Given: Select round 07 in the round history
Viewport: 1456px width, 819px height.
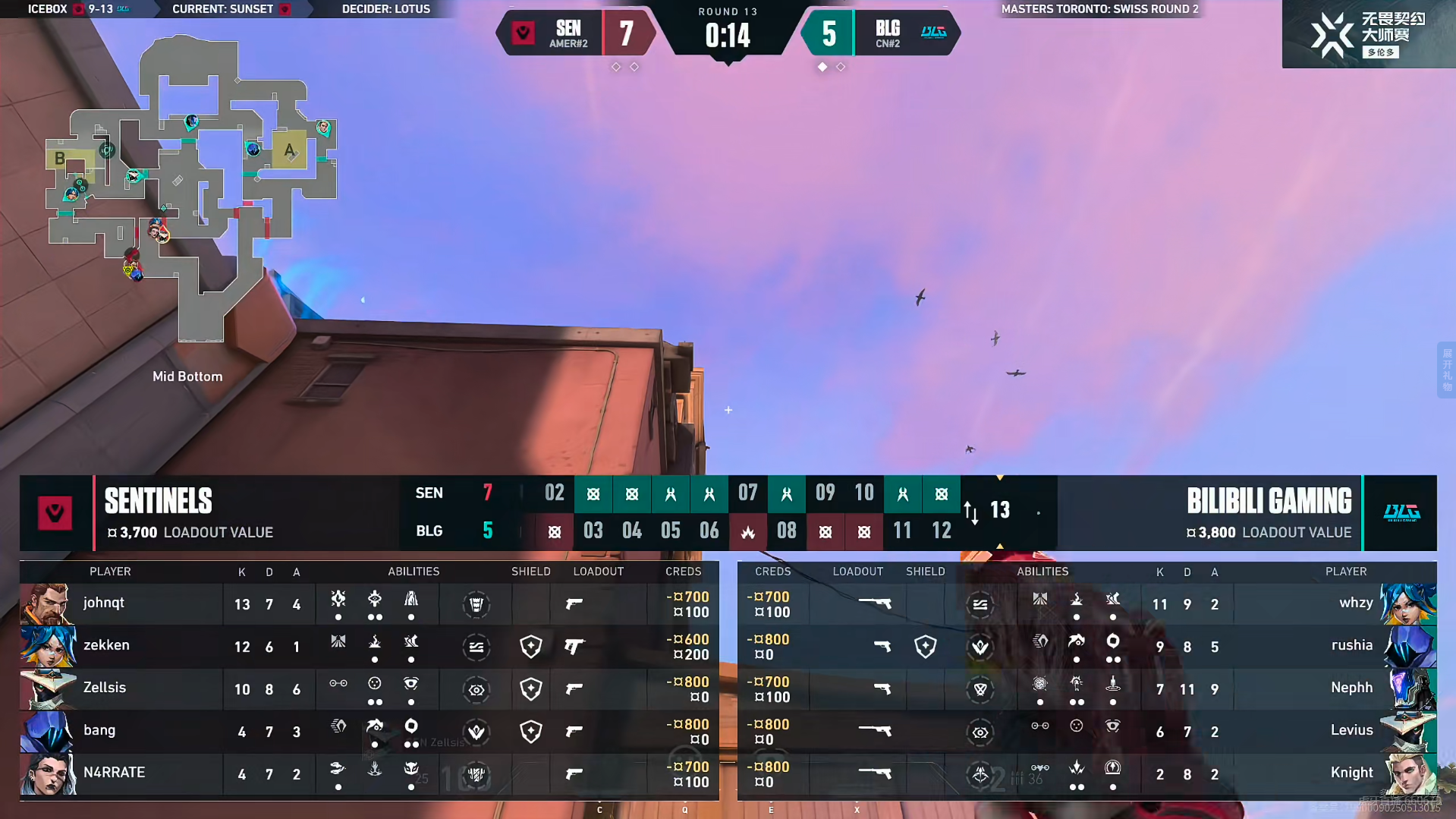Looking at the screenshot, I should coord(747,493).
